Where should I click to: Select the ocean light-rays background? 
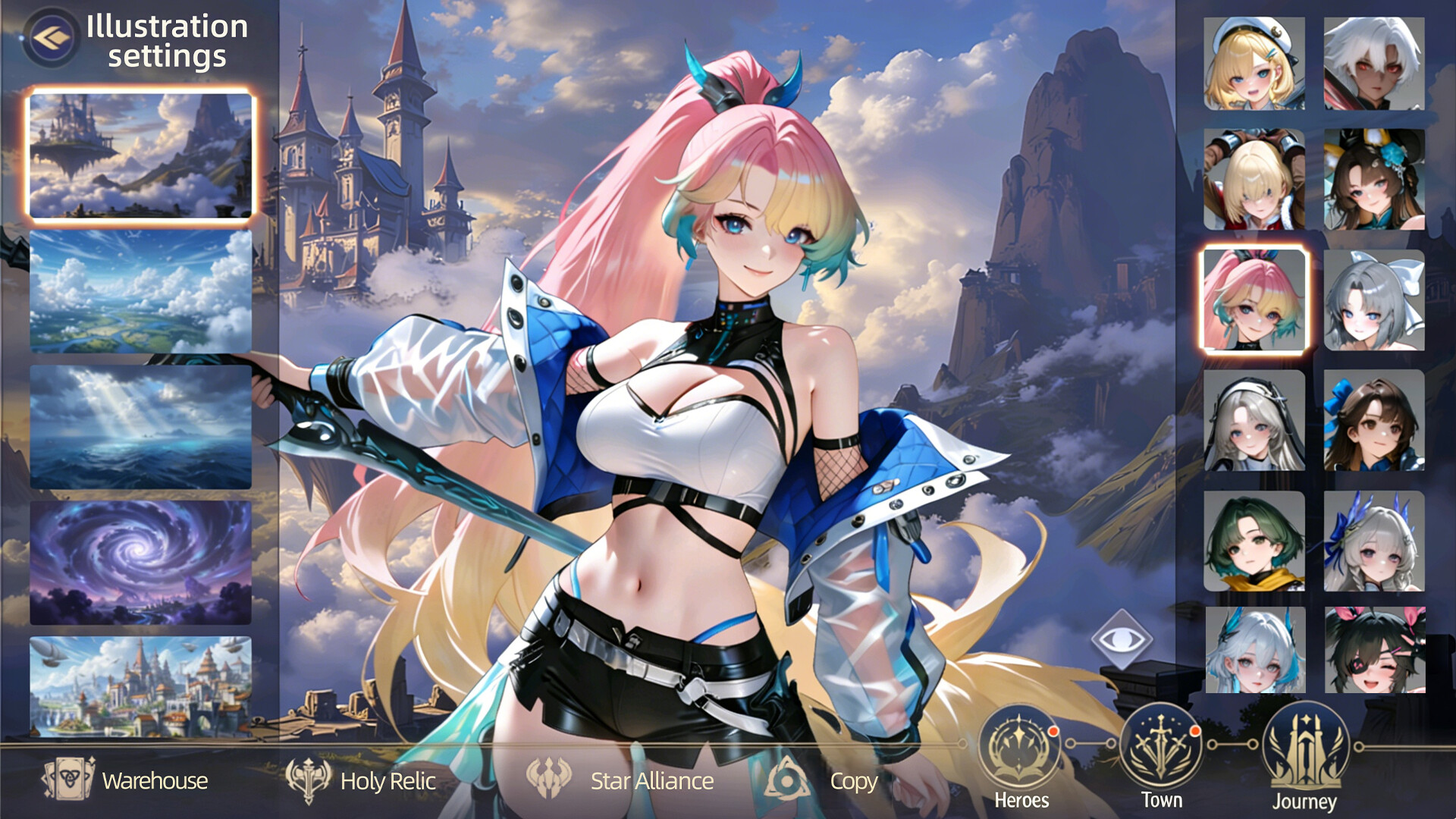(140, 425)
